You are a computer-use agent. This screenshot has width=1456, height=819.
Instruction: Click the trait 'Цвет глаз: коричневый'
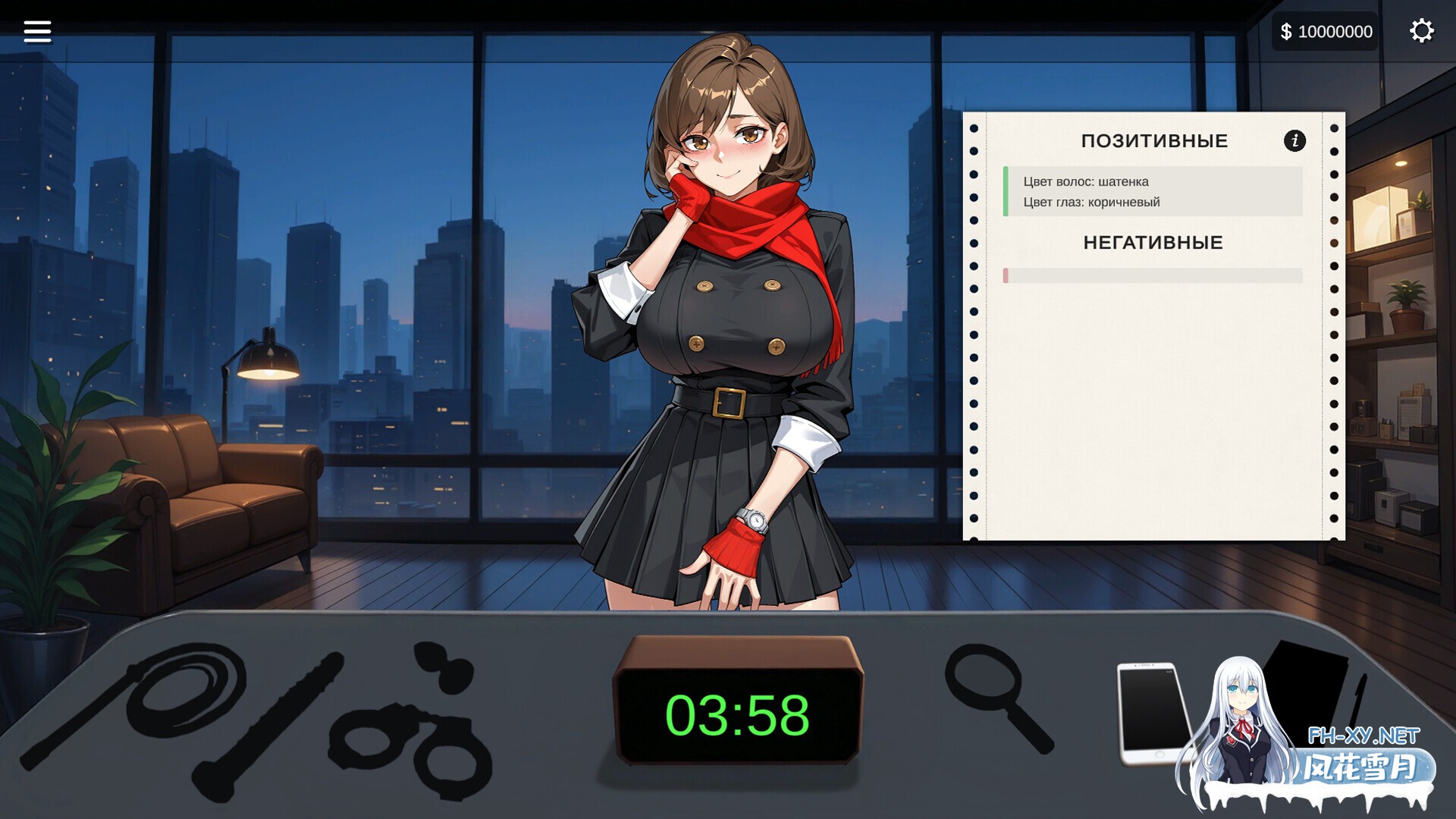[1092, 202]
